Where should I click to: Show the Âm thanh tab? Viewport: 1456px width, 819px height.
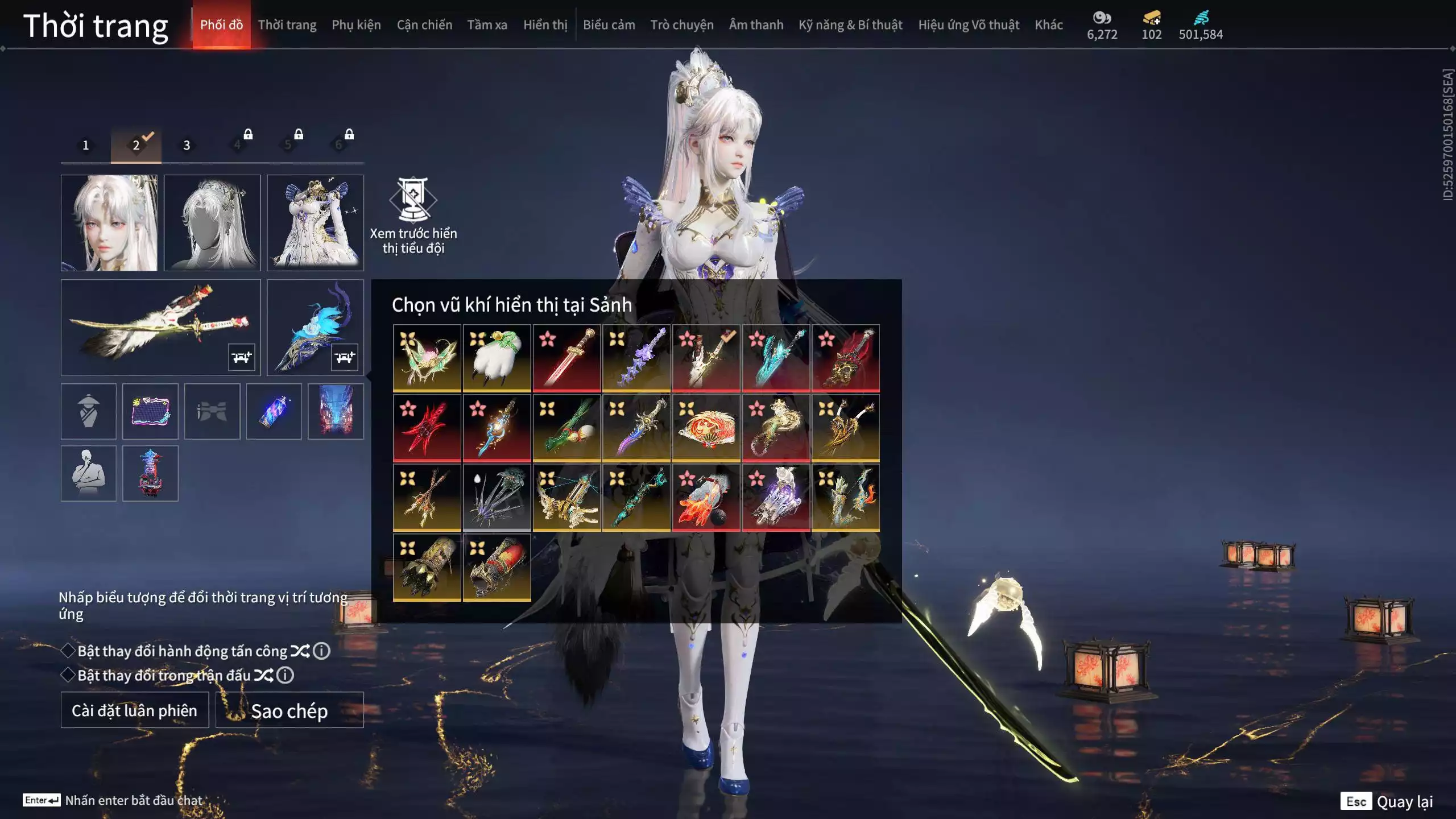click(756, 25)
